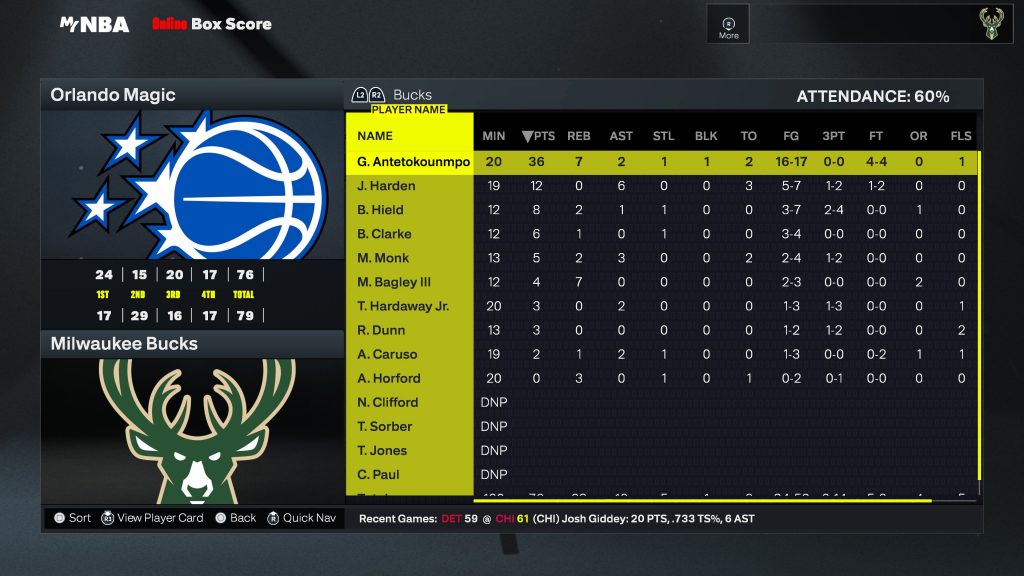The width and height of the screenshot is (1024, 576).
Task: Choose J. Harden in the player list
Action: (386, 186)
